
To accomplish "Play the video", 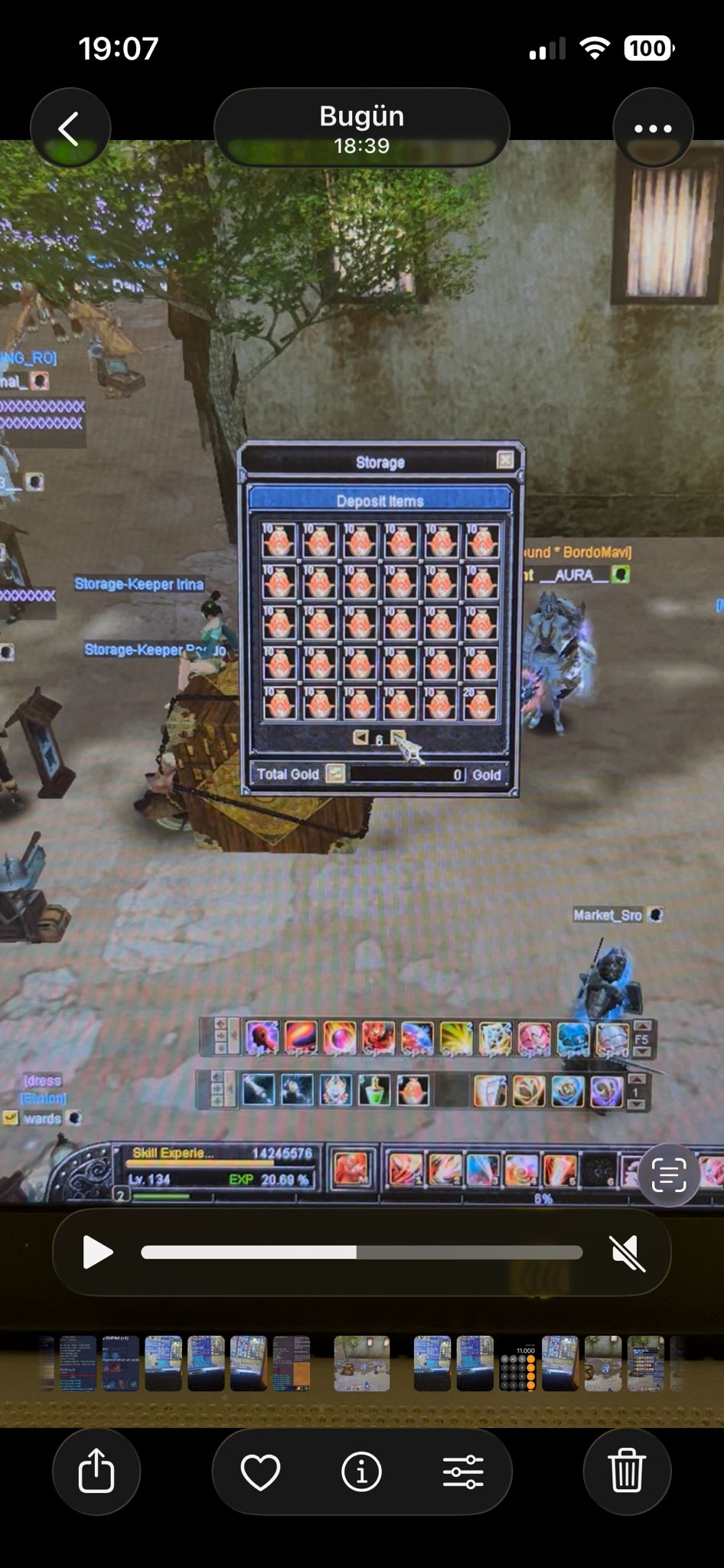I will coord(97,1253).
